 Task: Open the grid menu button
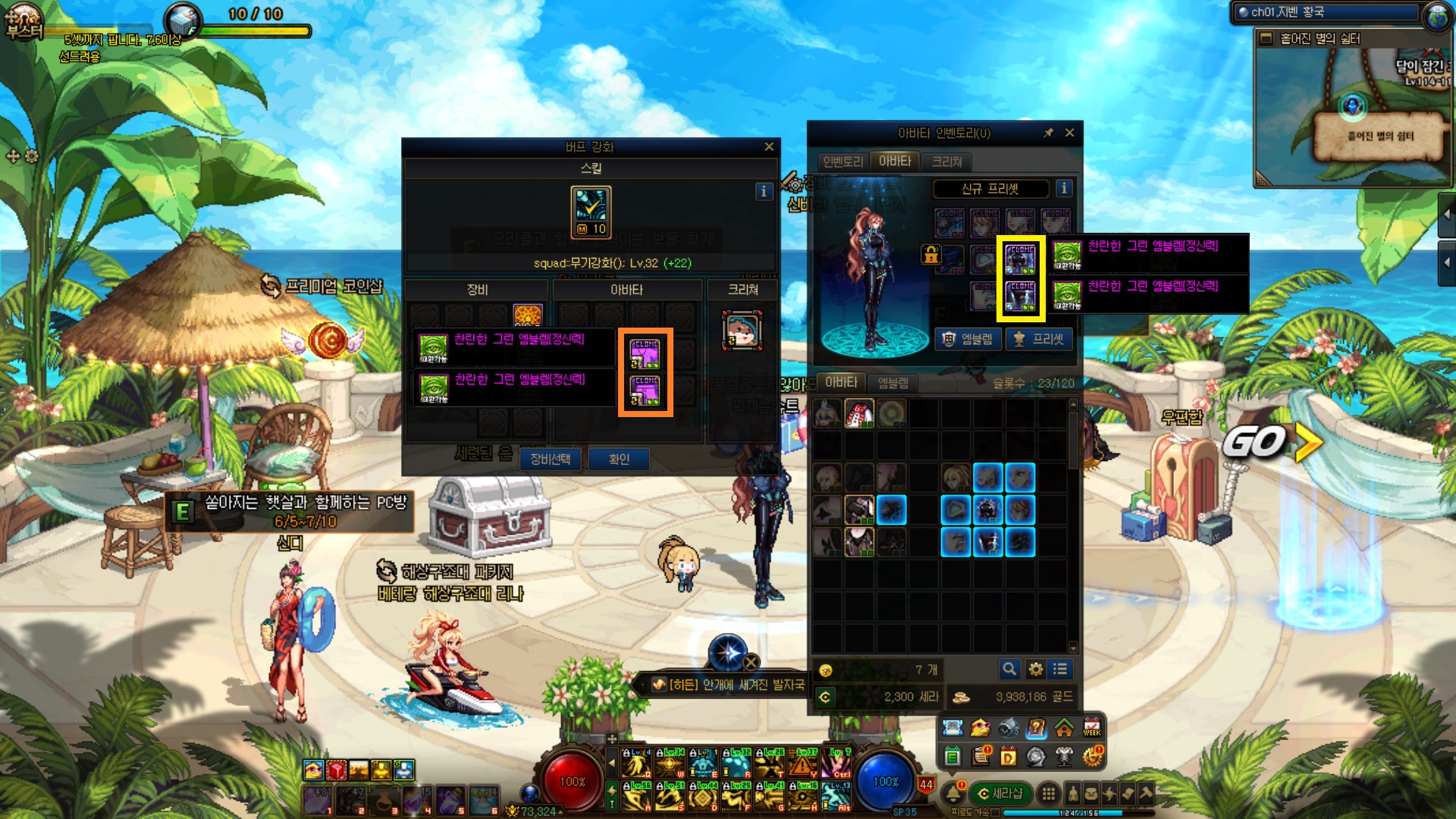point(1048,793)
